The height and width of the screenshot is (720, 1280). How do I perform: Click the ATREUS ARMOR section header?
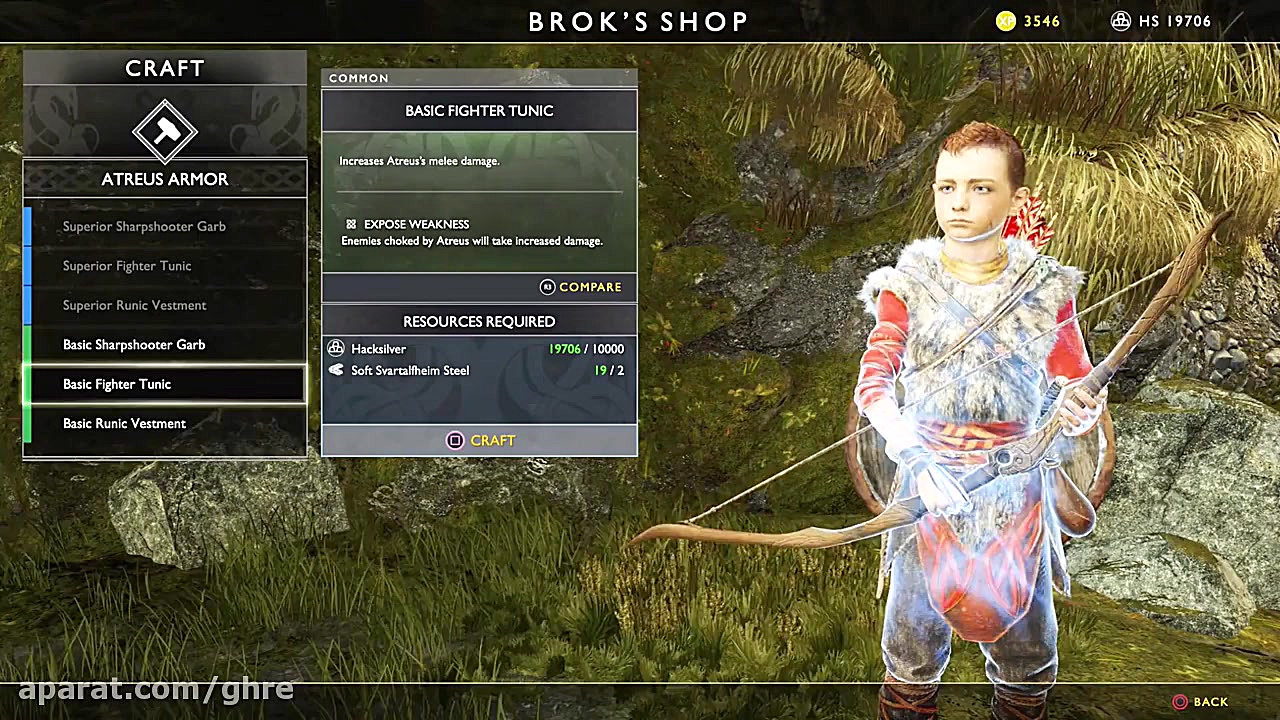164,179
